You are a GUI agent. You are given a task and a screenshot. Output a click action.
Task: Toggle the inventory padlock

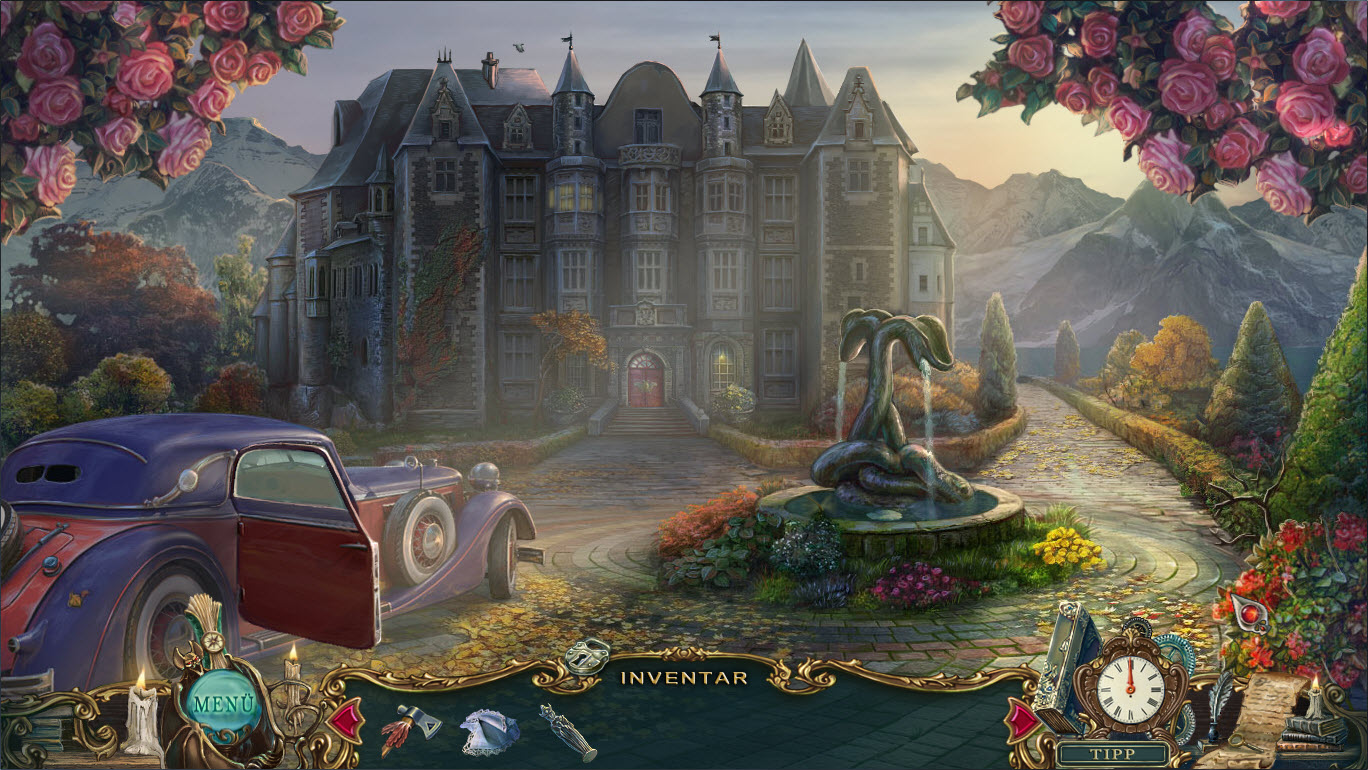586,656
